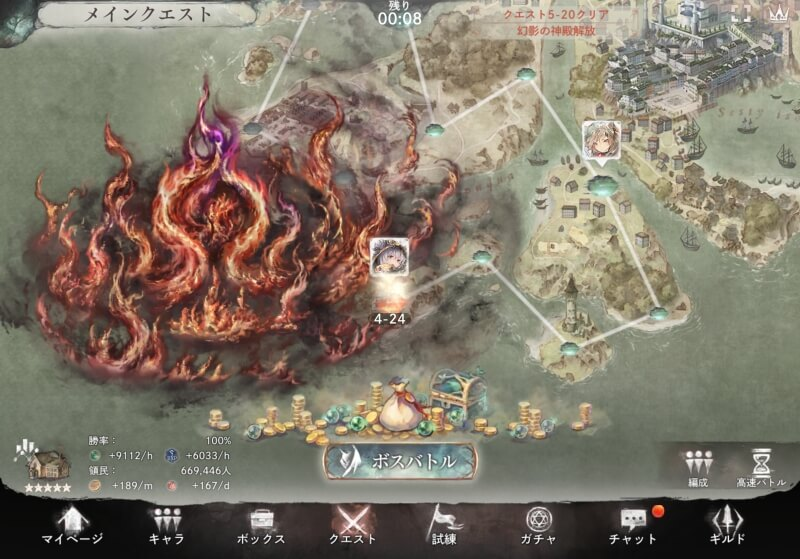This screenshot has height=559, width=800.
Task: Open the キャラ character menu
Action: coord(165,525)
